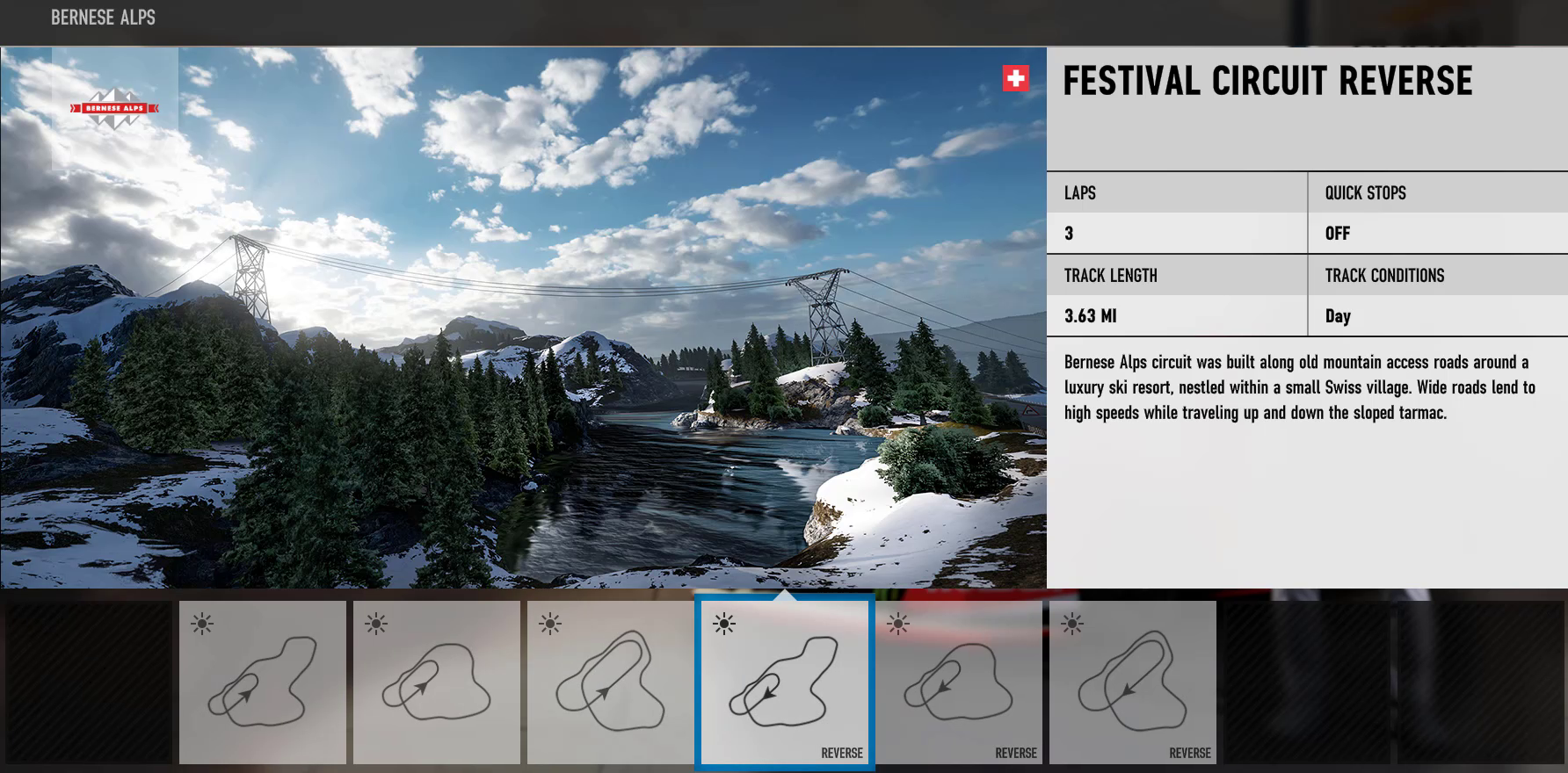The width and height of the screenshot is (1568, 773).
Task: Click the sun weather icon on the first track thumbnail
Action: [x=202, y=624]
